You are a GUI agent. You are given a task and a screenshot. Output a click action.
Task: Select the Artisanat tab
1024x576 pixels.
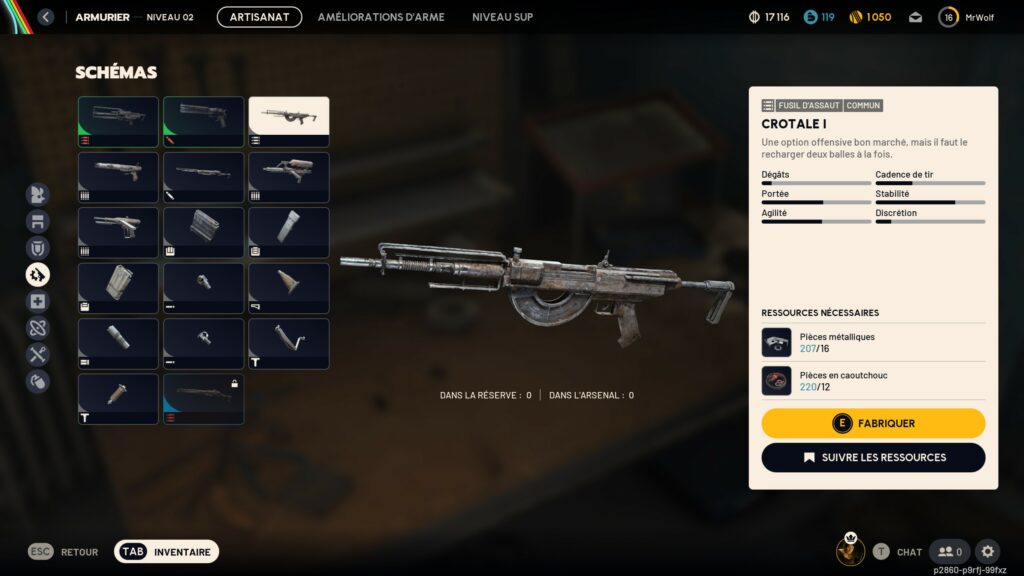[x=259, y=17]
